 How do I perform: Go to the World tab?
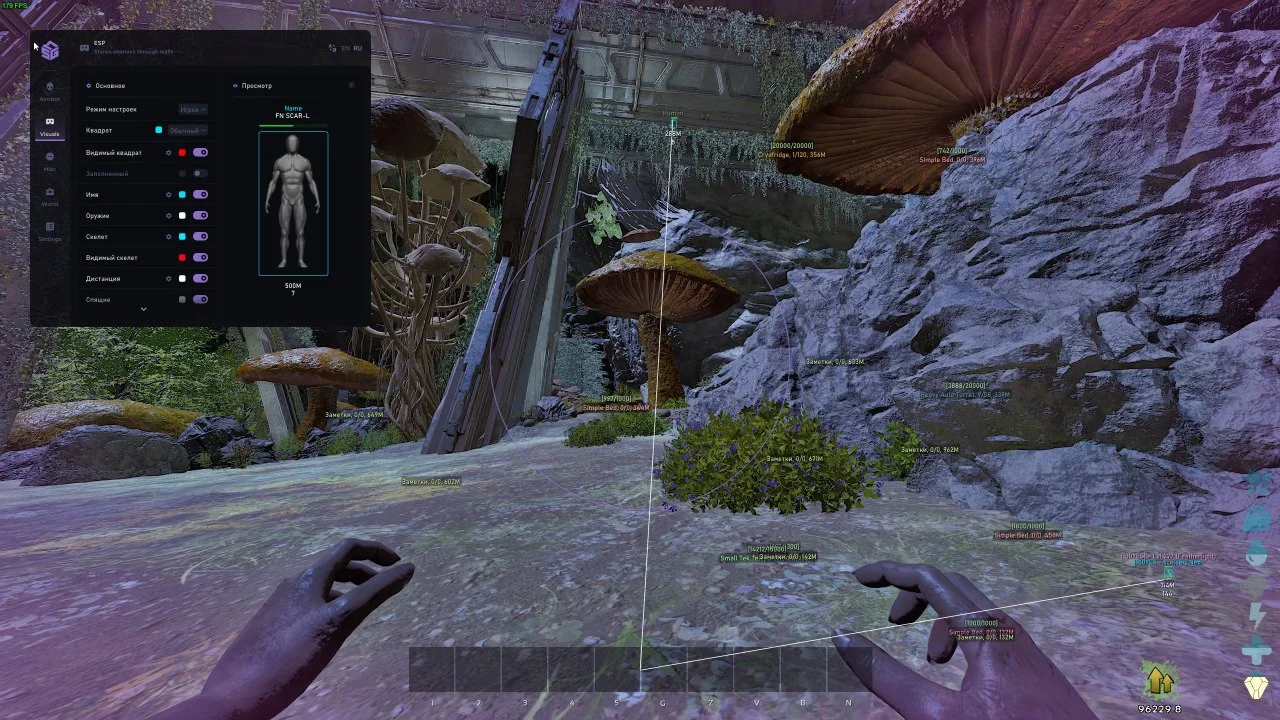pyautogui.click(x=49, y=196)
